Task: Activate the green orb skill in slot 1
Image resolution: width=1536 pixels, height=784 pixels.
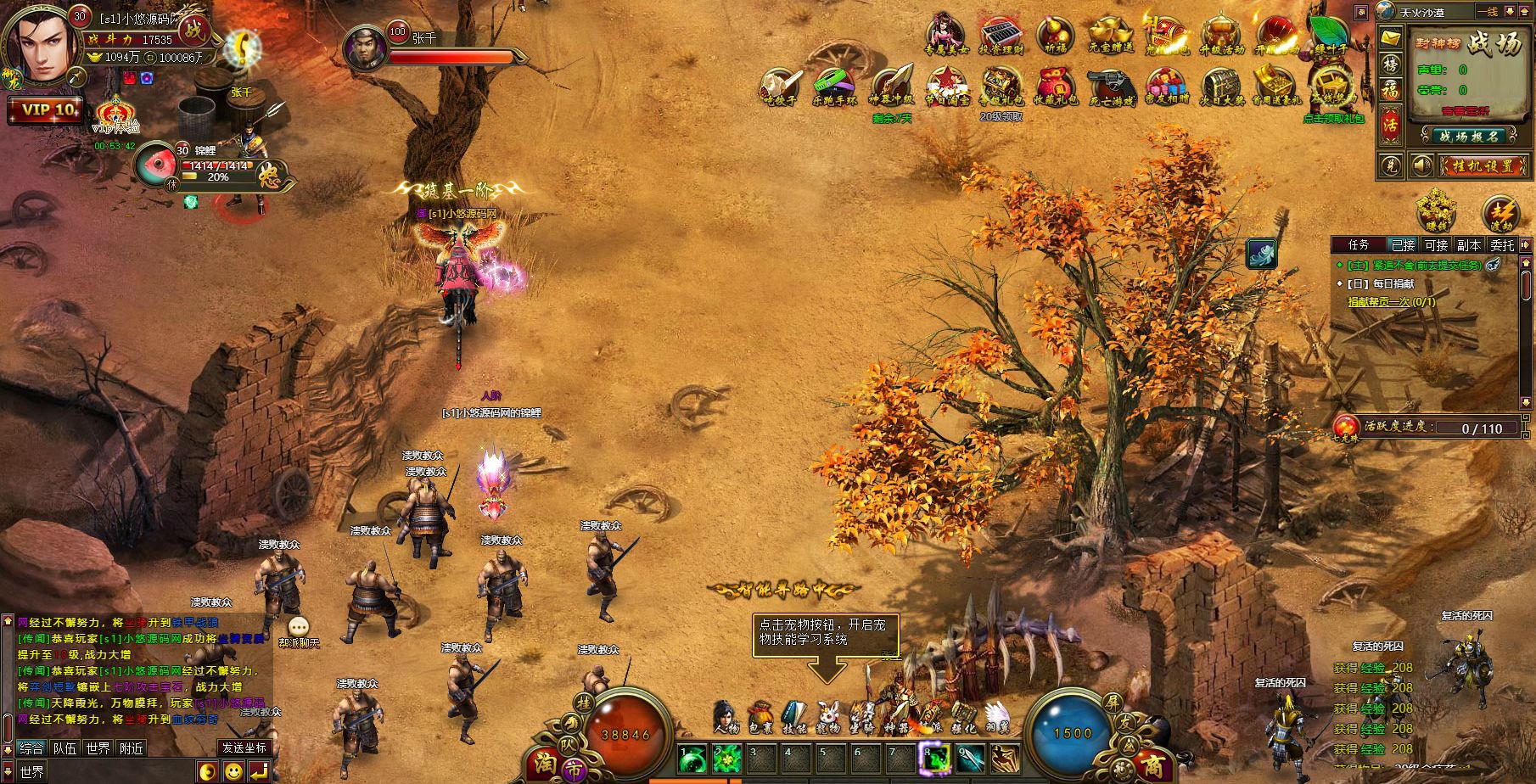Action: [x=693, y=758]
